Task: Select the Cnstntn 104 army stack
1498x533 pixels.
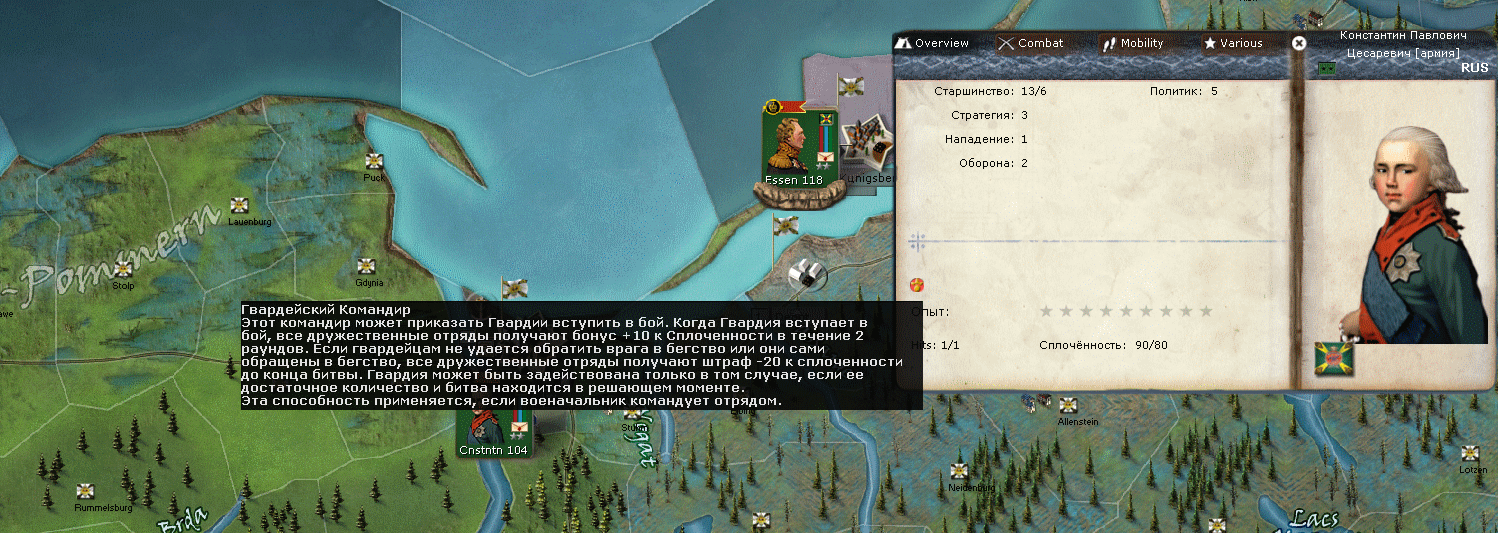Action: (493, 432)
